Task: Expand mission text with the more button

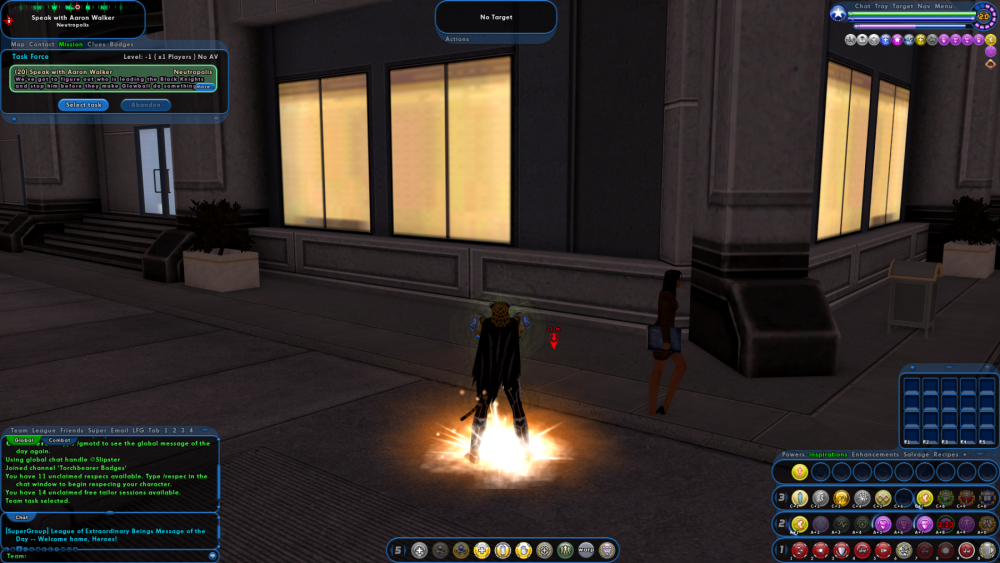Action: pyautogui.click(x=203, y=87)
